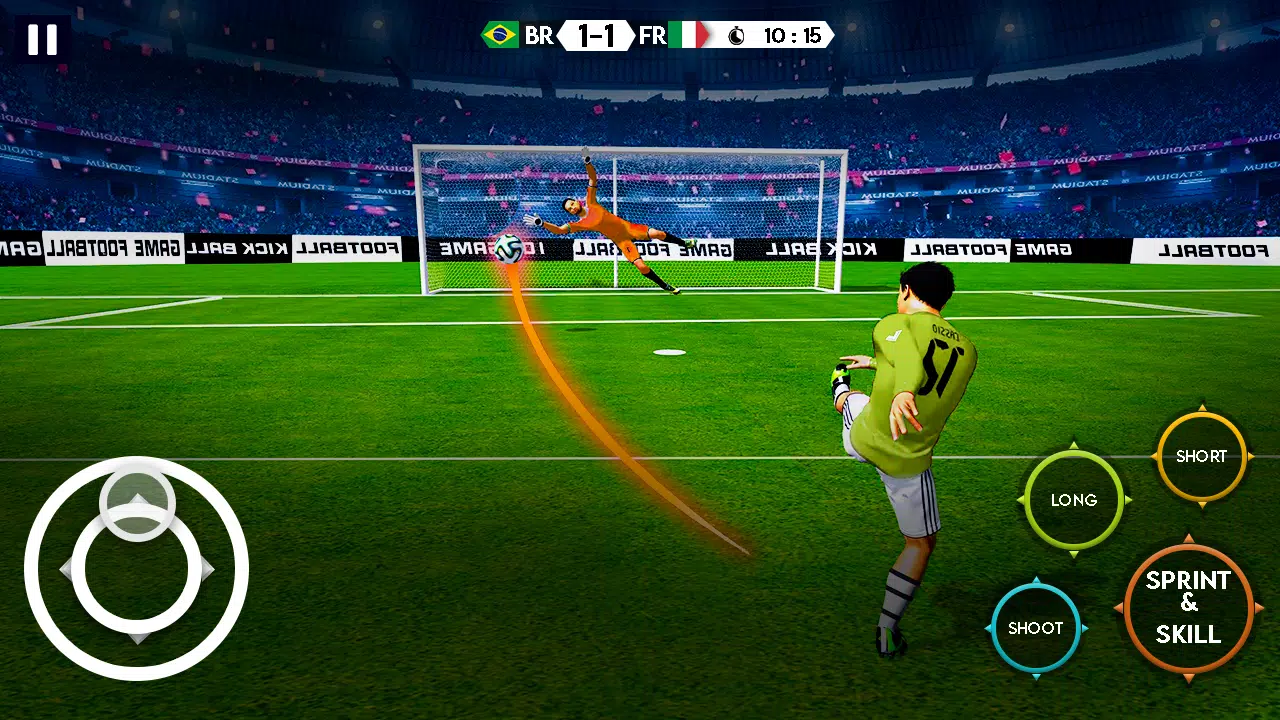Pause the match with the pause button
1280x720 pixels.
click(42, 40)
